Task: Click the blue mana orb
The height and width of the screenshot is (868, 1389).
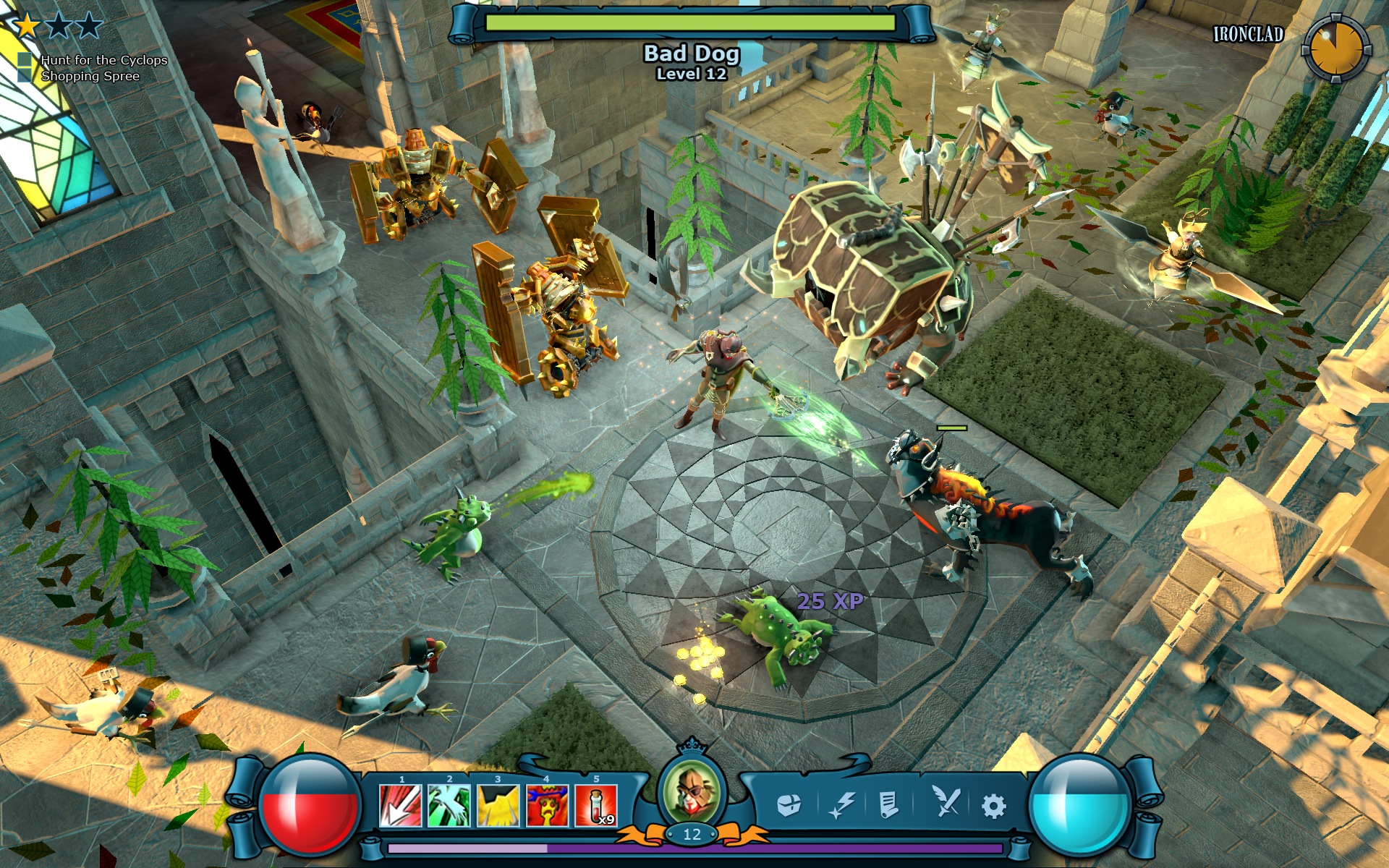Action: click(1079, 807)
